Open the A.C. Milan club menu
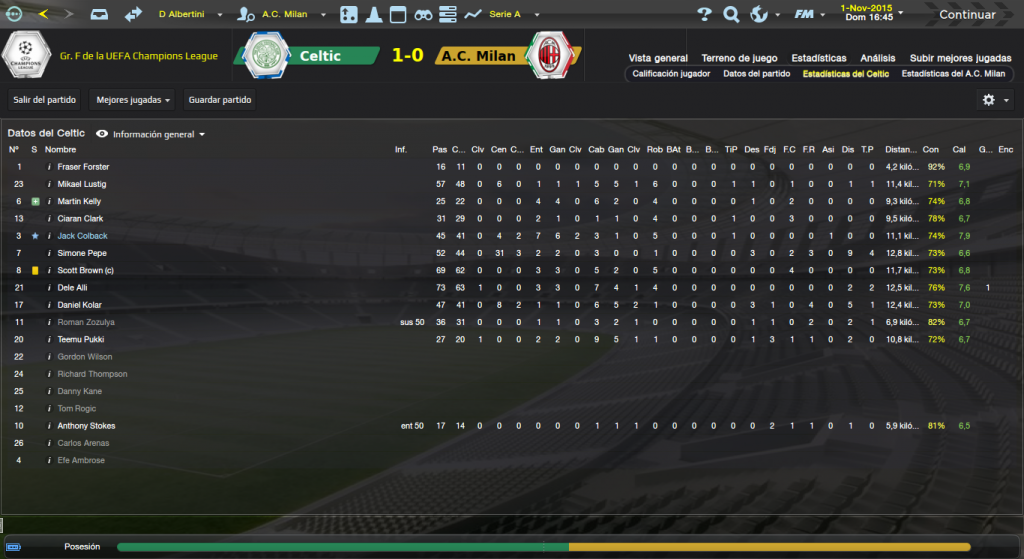The image size is (1024, 559). click(284, 15)
